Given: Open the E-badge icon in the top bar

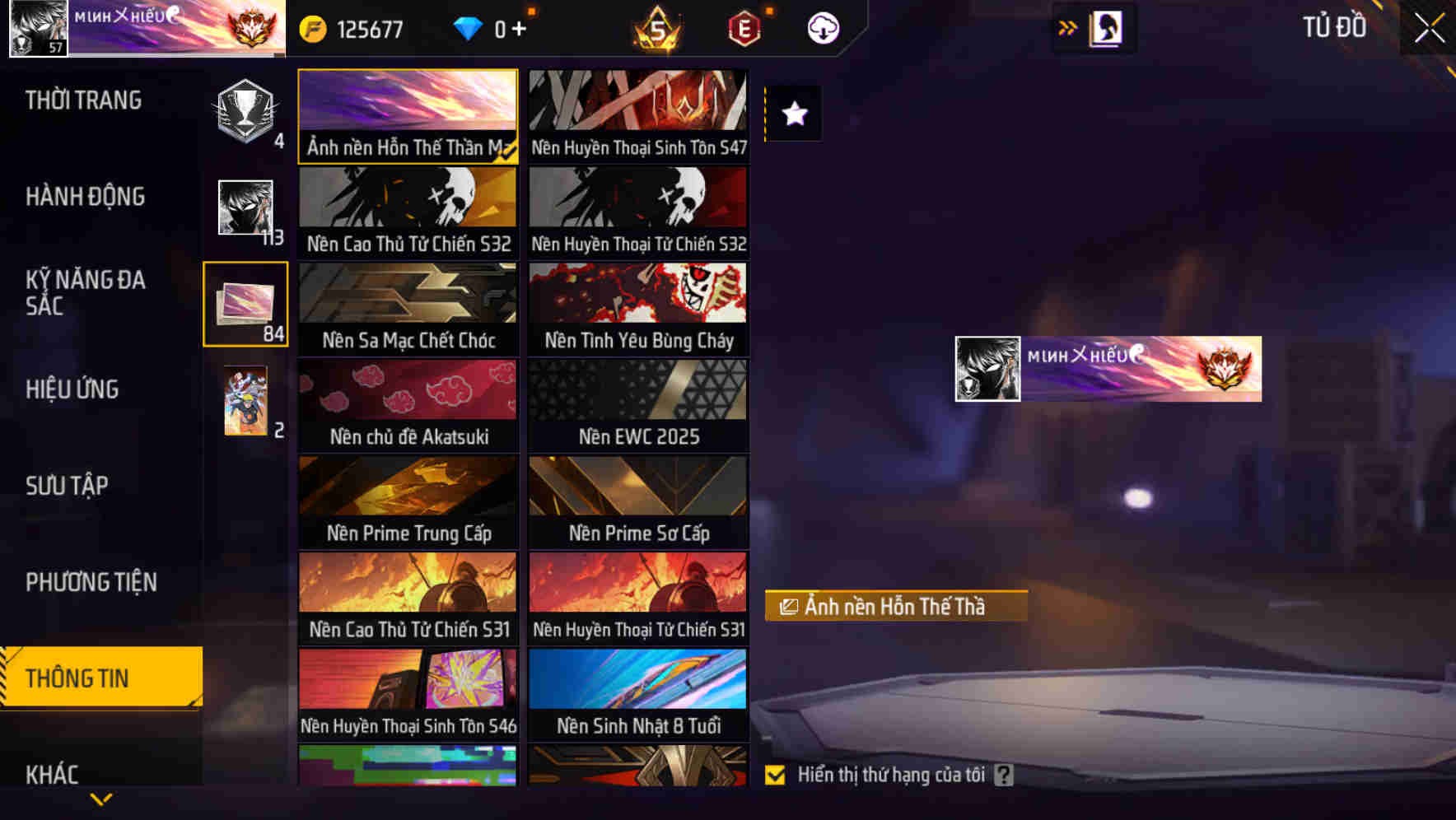Looking at the screenshot, I should [744, 27].
